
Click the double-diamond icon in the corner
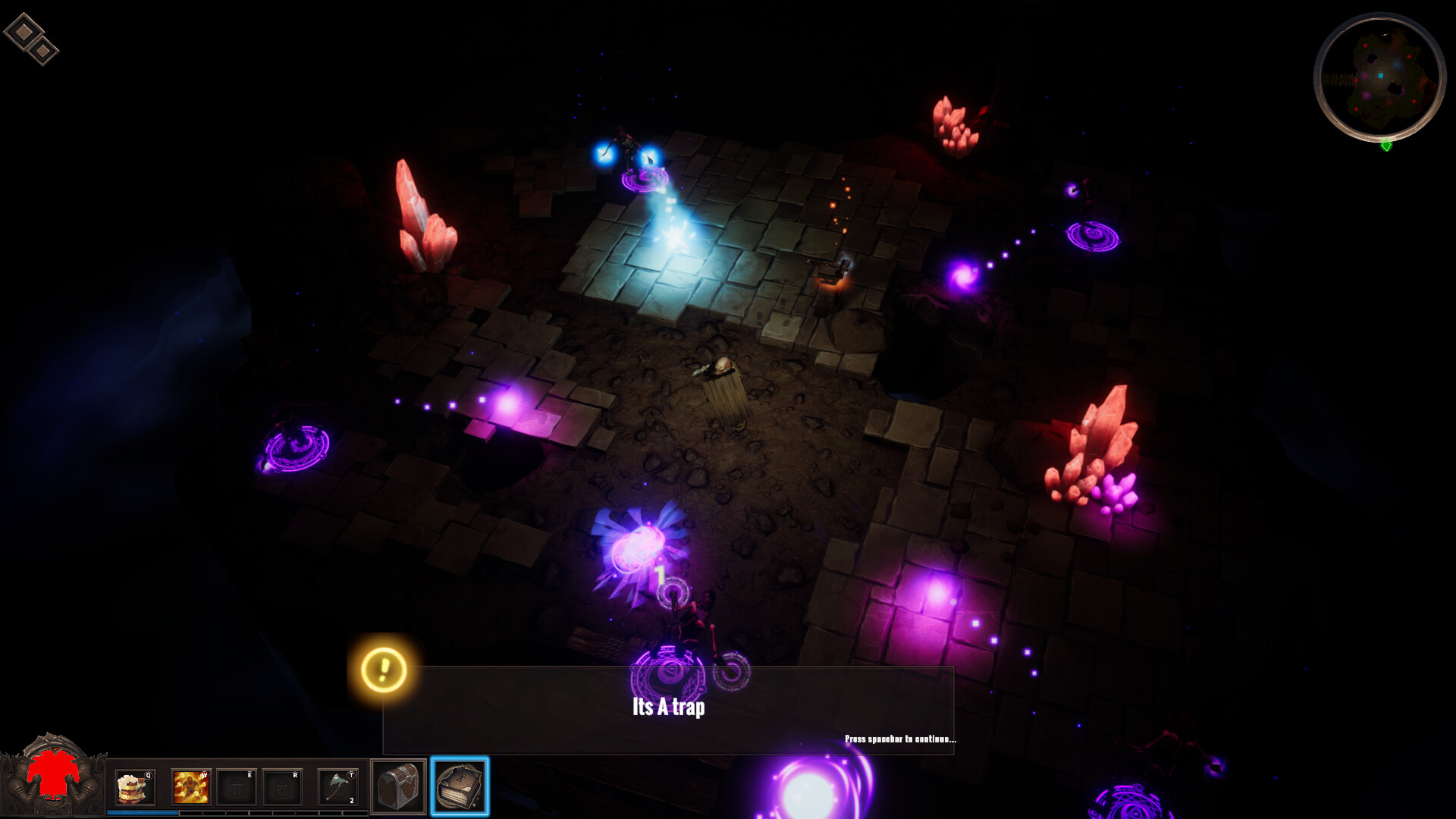[x=31, y=39]
